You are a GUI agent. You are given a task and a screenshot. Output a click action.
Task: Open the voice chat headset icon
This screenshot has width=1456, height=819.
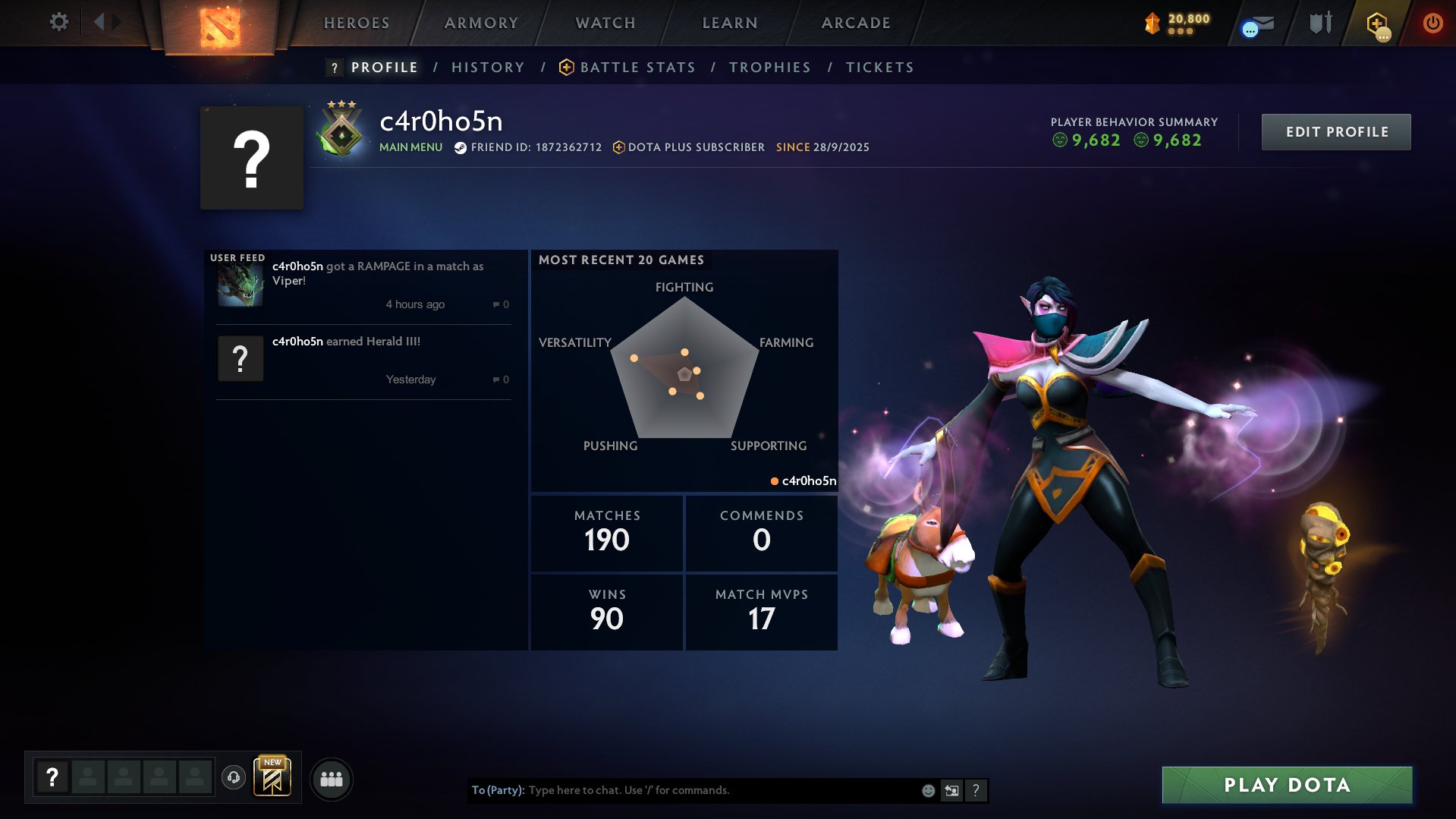[233, 778]
